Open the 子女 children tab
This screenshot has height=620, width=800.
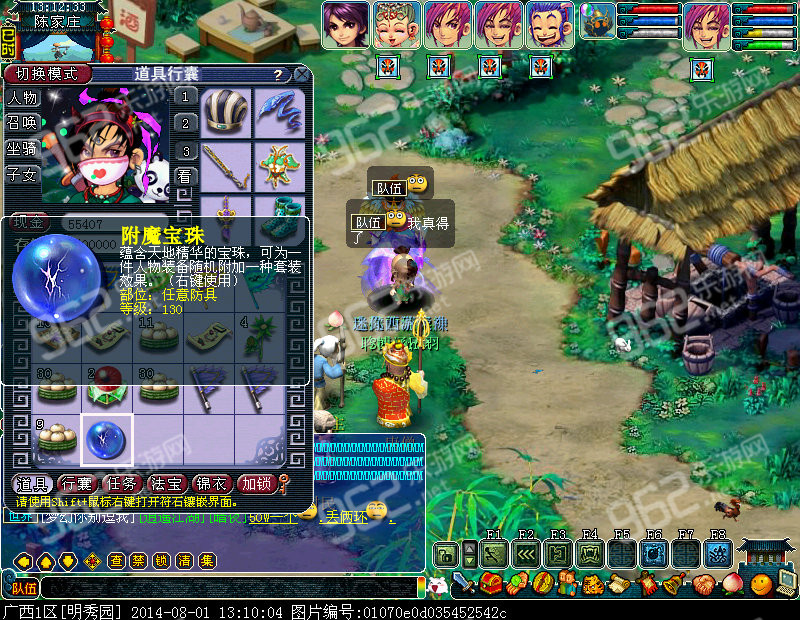pyautogui.click(x=23, y=174)
